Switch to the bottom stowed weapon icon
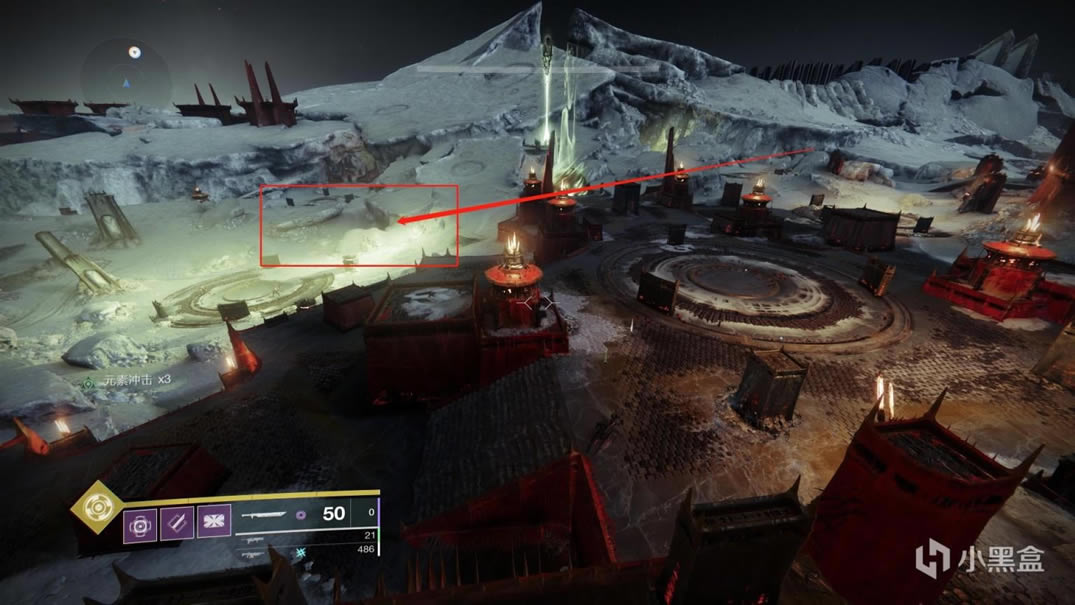The image size is (1075, 605). click(x=254, y=552)
